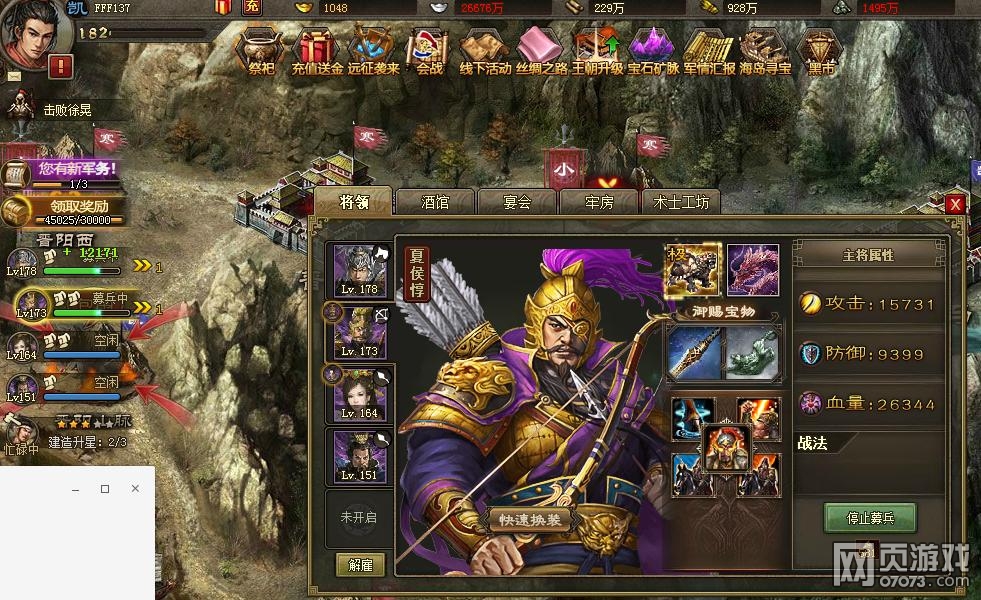Choose the Lv. 164 female general portrait
This screenshot has width=981, height=600.
click(360, 393)
